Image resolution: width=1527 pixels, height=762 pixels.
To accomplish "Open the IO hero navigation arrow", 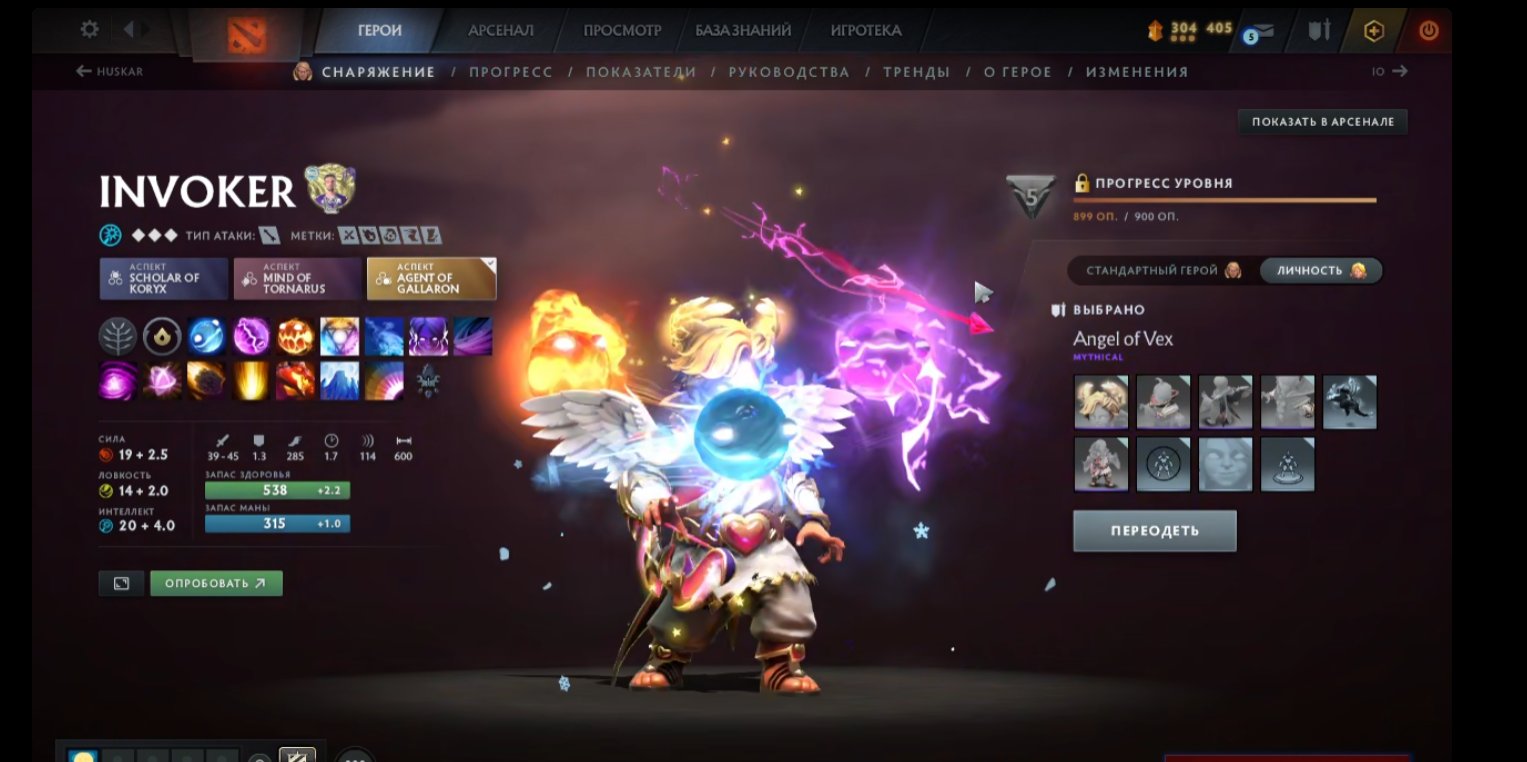I will (1388, 71).
